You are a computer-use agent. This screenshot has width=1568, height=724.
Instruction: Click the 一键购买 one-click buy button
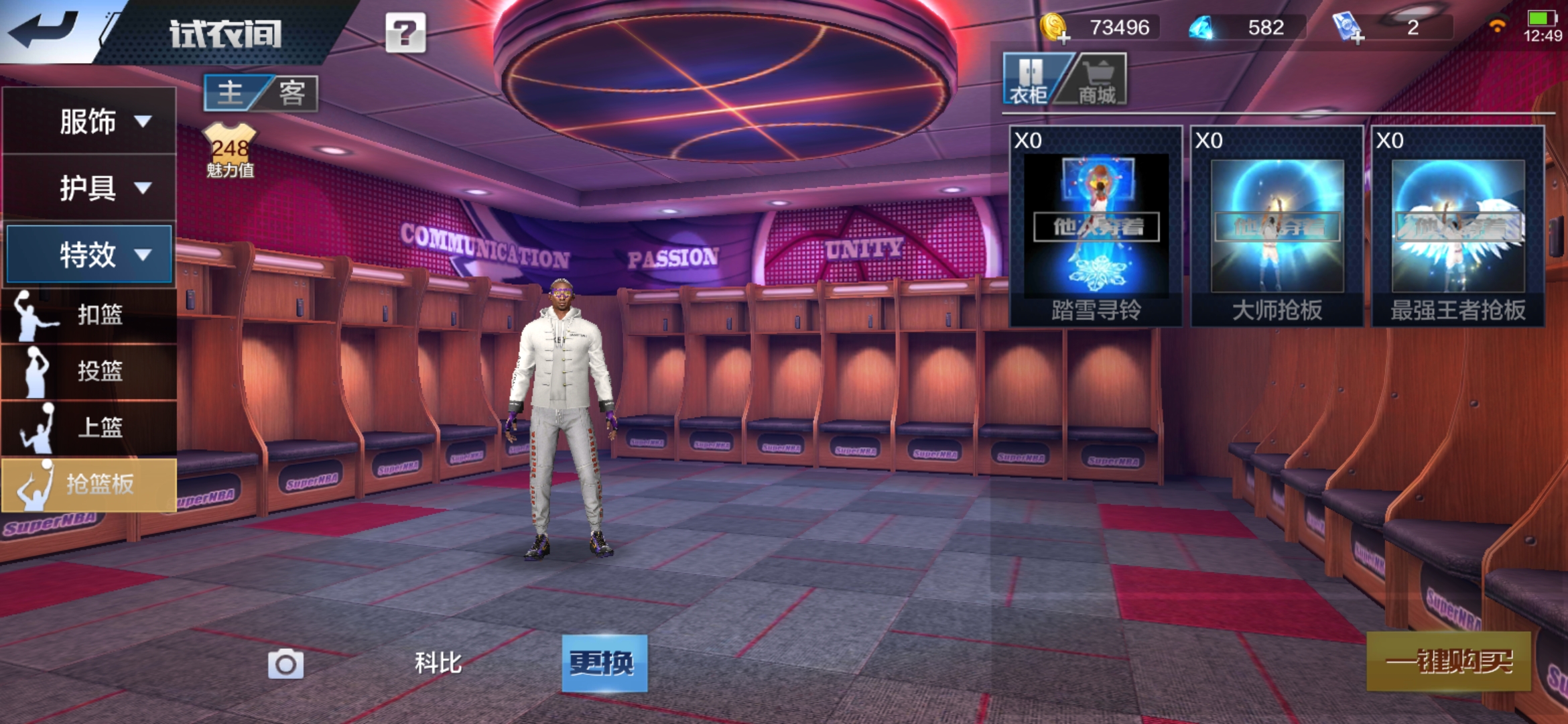[x=1449, y=662]
